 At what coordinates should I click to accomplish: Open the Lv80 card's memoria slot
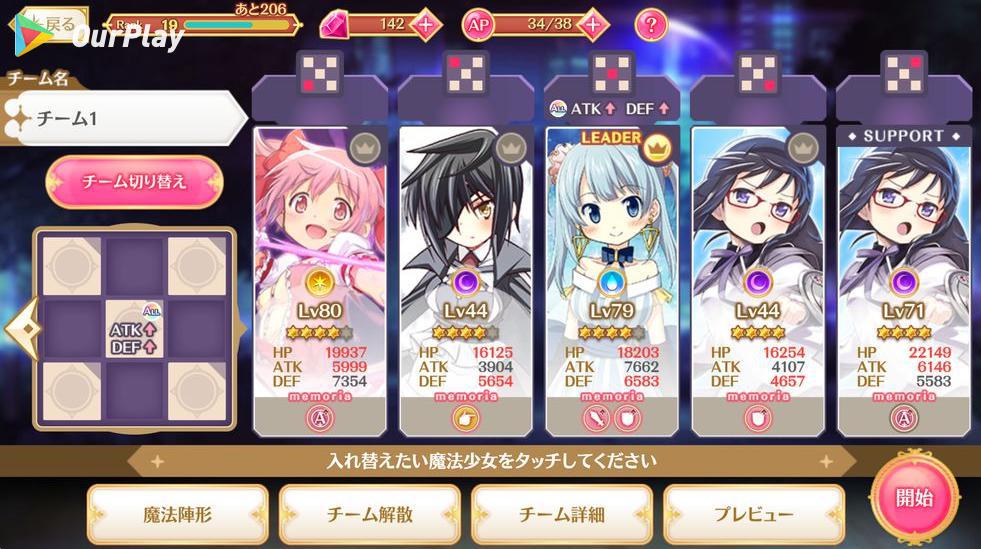tap(319, 418)
